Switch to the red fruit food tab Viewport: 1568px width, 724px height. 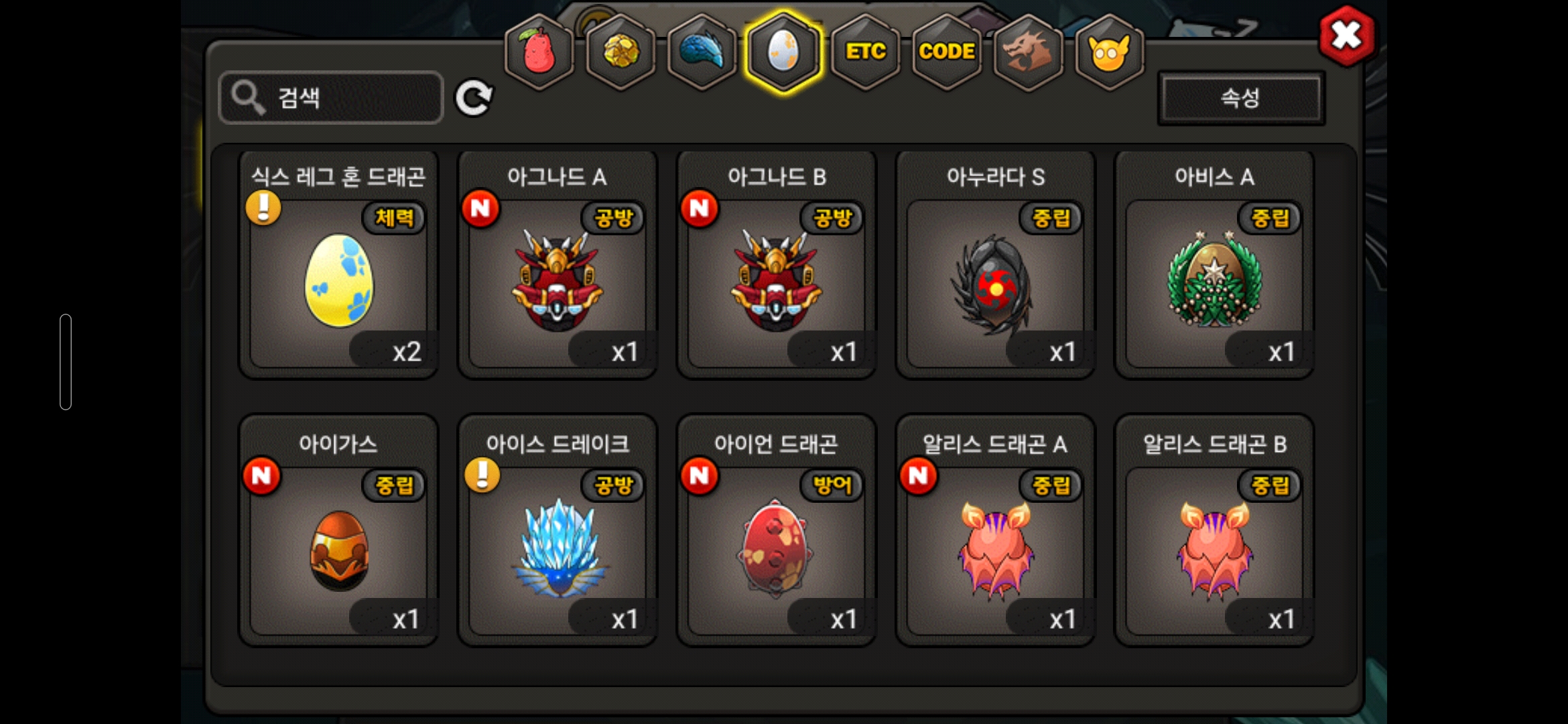point(539,52)
